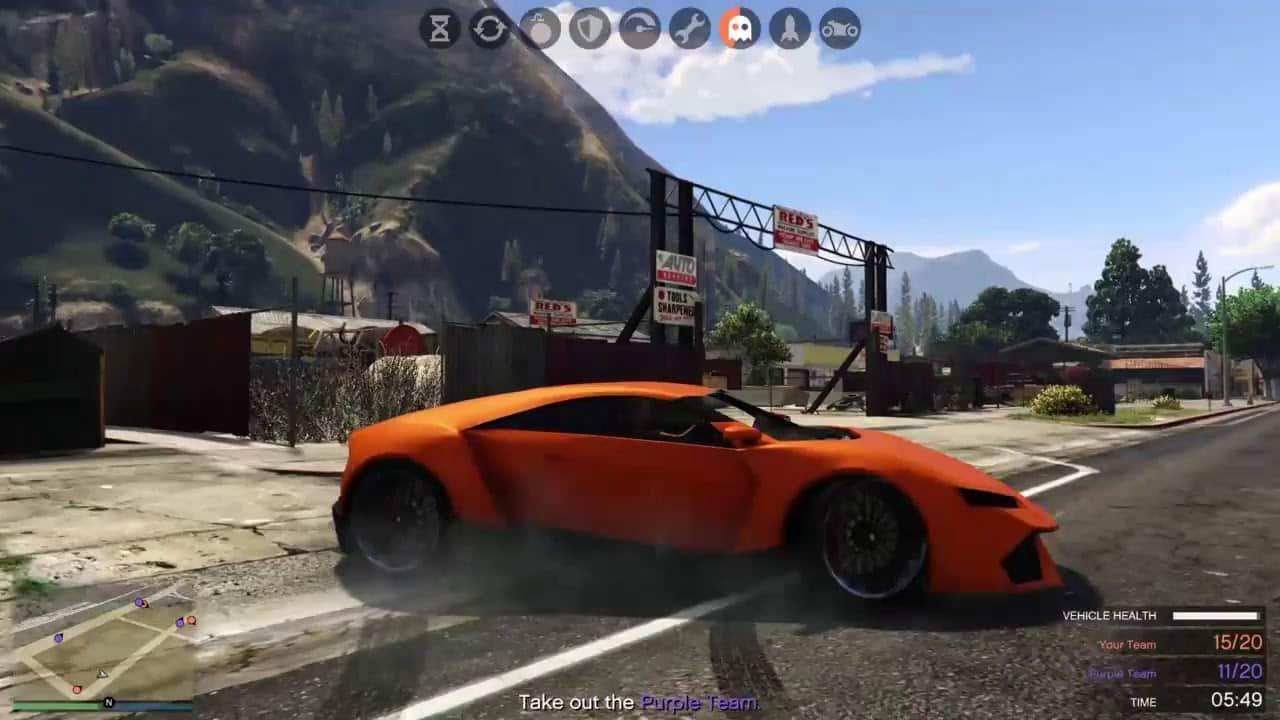The height and width of the screenshot is (720, 1280).
Task: Select the bomb icon in the toolbar
Action: [540, 29]
